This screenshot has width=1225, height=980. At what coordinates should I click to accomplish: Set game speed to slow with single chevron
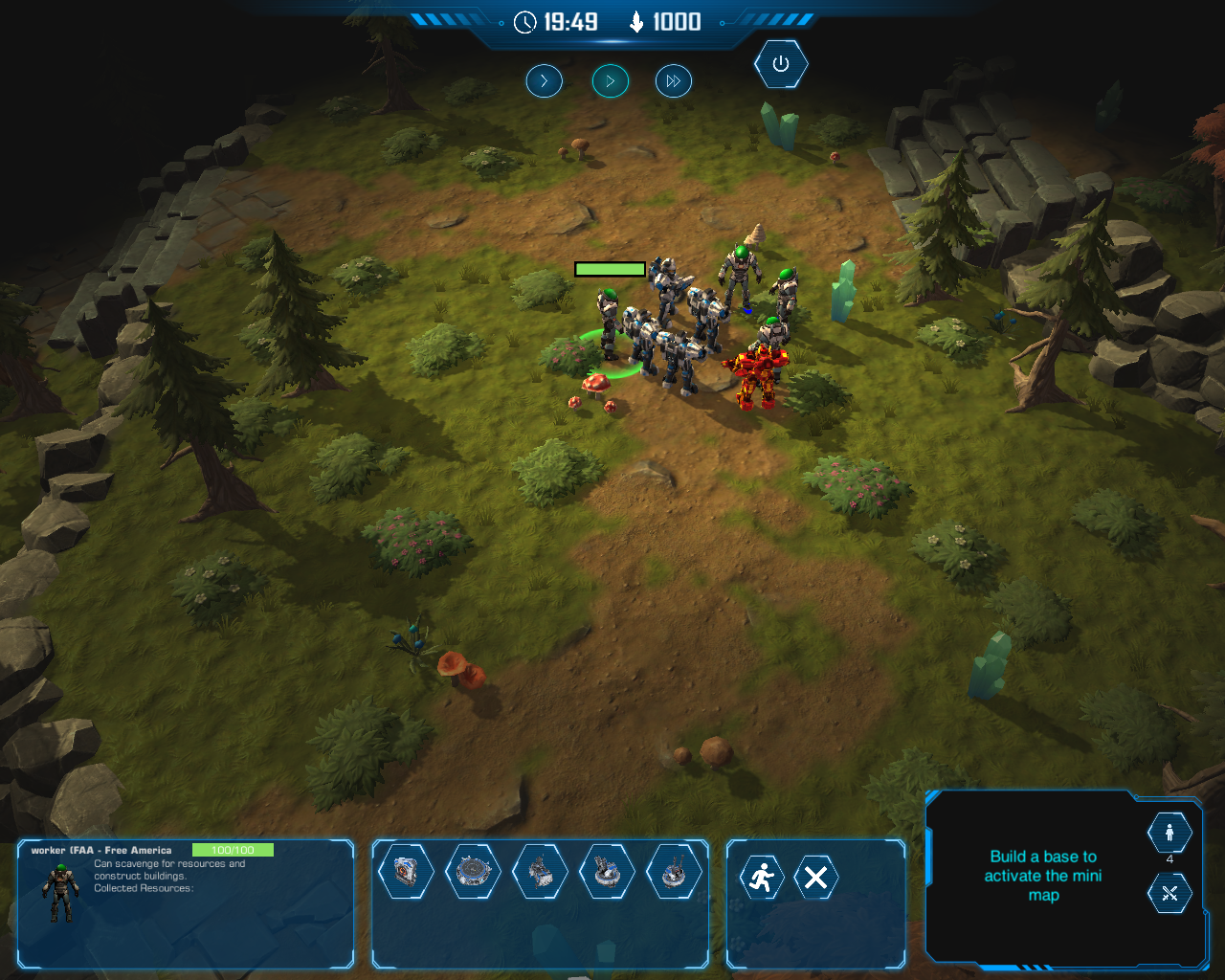pos(544,81)
